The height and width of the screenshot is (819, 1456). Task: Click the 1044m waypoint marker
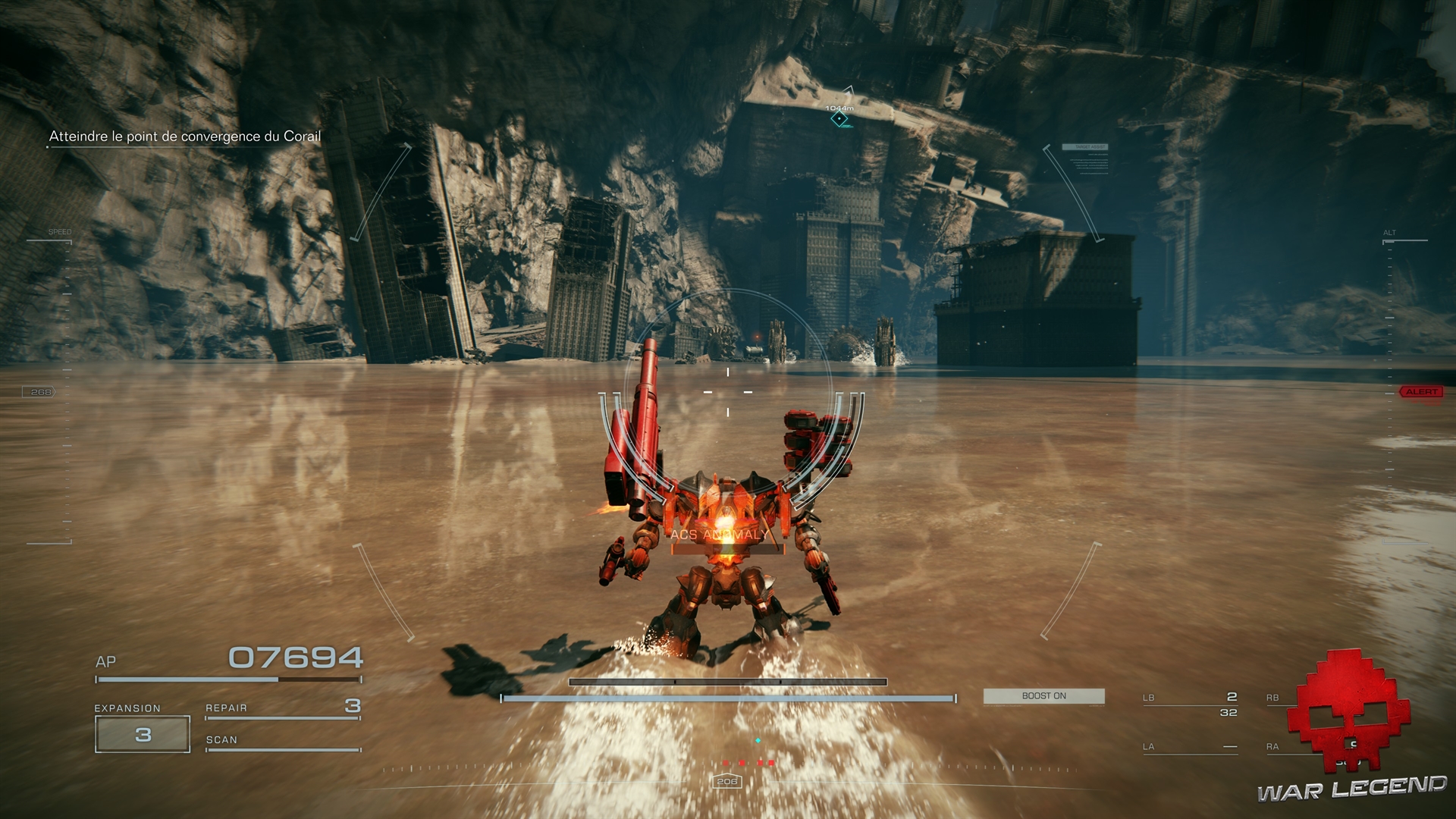[x=839, y=118]
